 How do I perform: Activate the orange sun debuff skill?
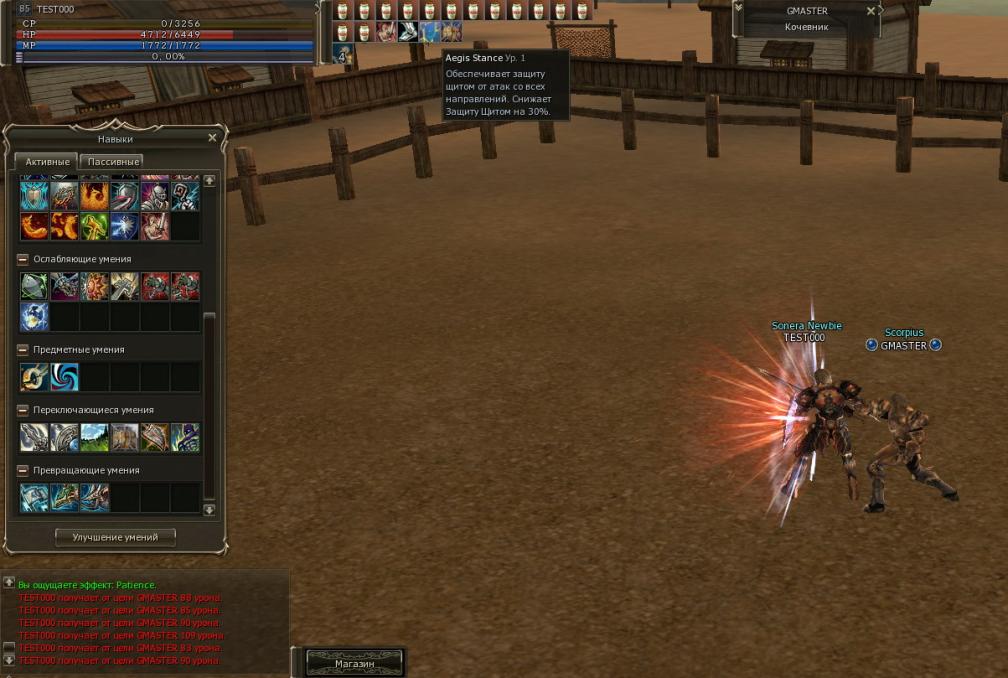point(95,287)
